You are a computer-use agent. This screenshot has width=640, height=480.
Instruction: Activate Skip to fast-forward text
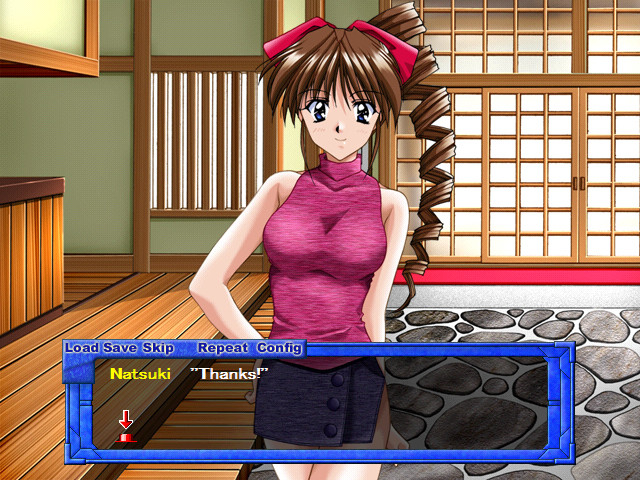[x=158, y=348]
